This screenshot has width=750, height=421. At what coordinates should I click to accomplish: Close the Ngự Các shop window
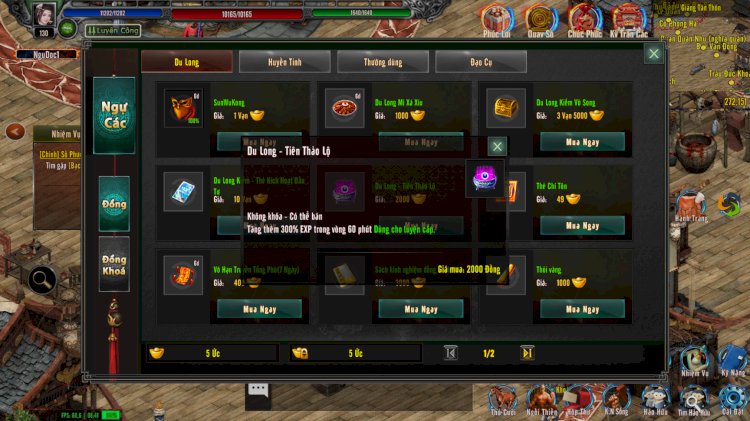(653, 53)
